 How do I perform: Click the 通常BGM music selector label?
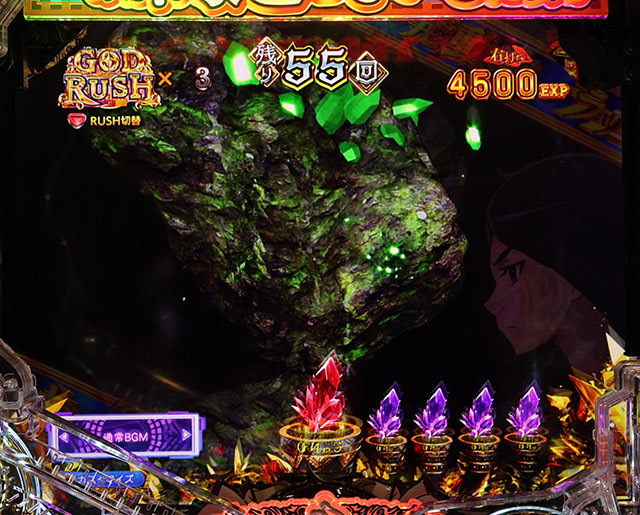point(125,436)
